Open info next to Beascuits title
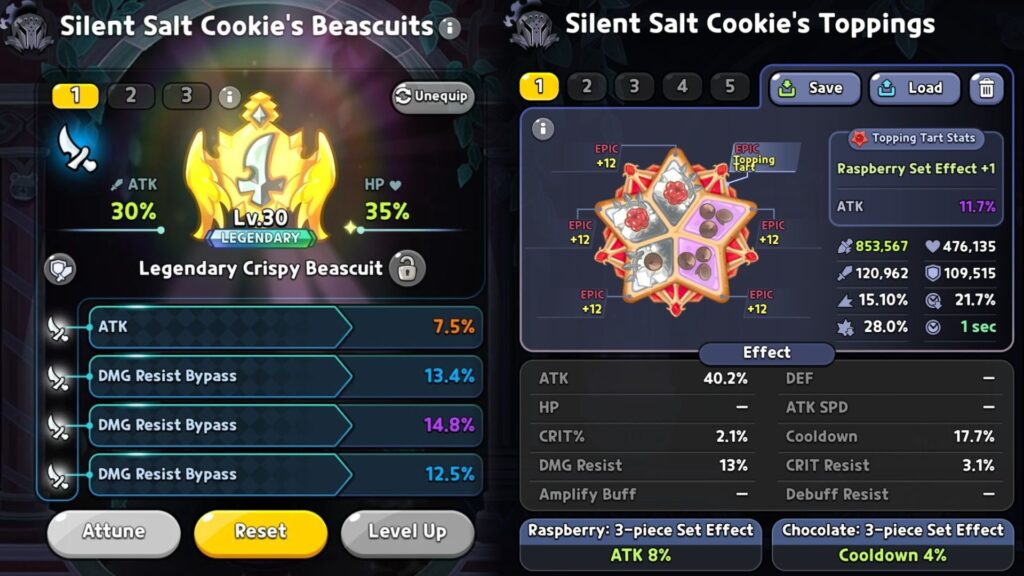Screen dimensions: 1024x576 [450, 27]
